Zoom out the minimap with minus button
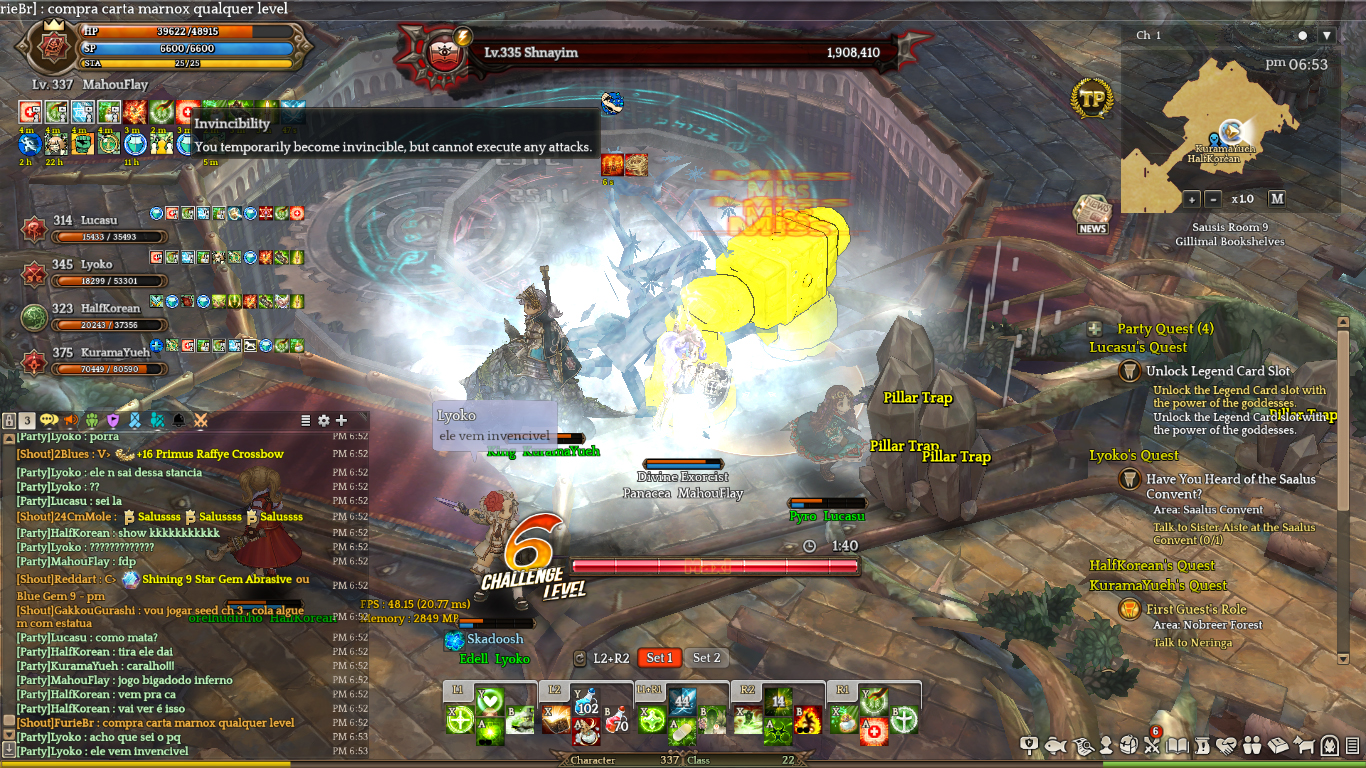Screen dimensions: 1366x768 (x=1213, y=198)
